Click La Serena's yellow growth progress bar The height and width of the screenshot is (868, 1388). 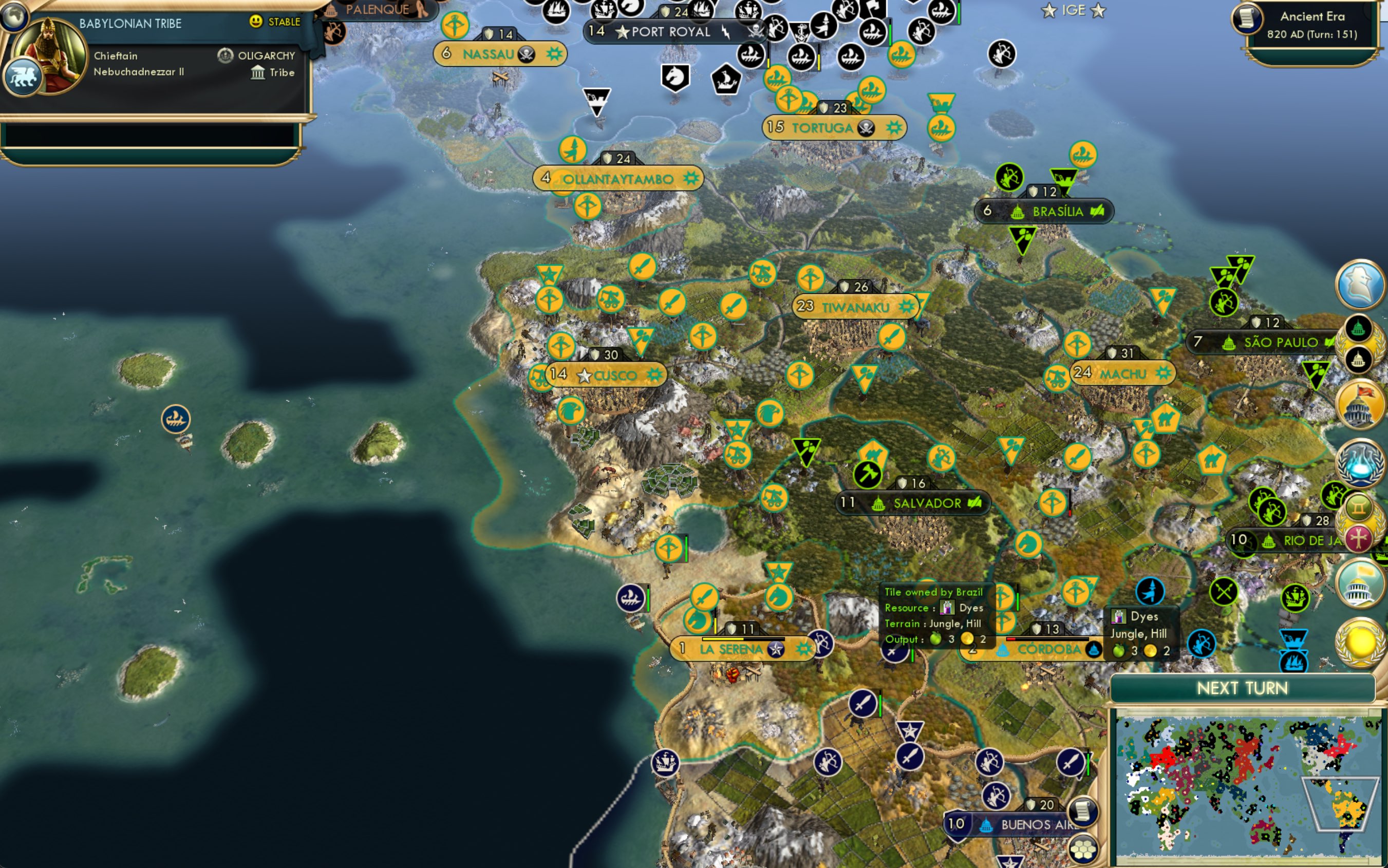723,639
